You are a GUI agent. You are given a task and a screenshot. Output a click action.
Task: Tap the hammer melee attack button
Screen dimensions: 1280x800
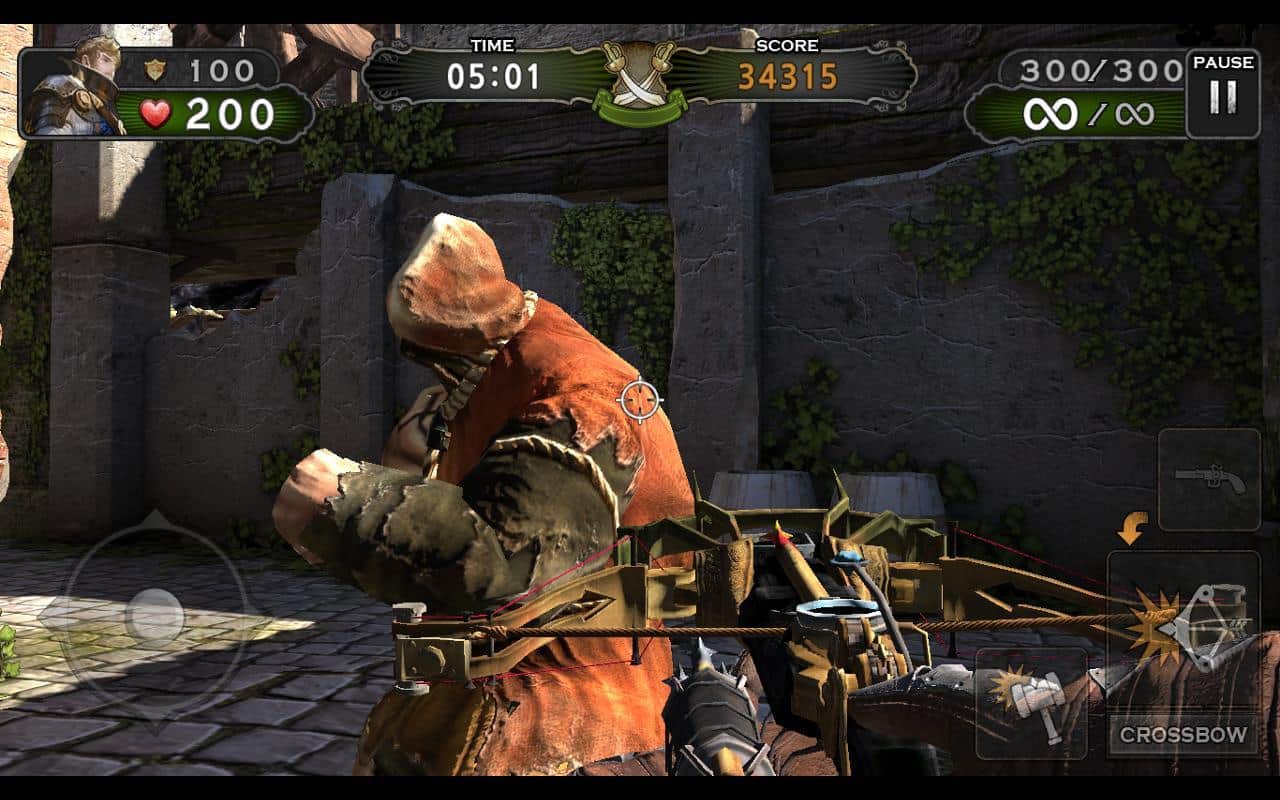[x=1030, y=702]
